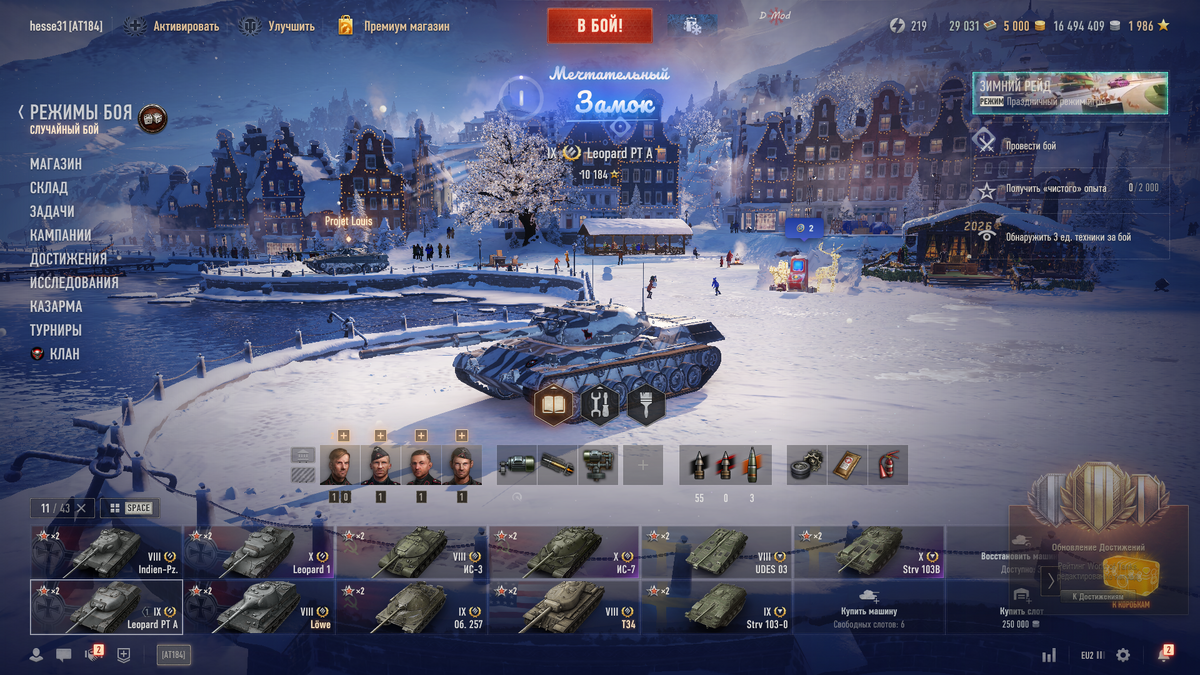This screenshot has width=1200, height=675.
Task: Open the РЕЖИМЫ БОЯ battle mode selector
Action: 80,113
